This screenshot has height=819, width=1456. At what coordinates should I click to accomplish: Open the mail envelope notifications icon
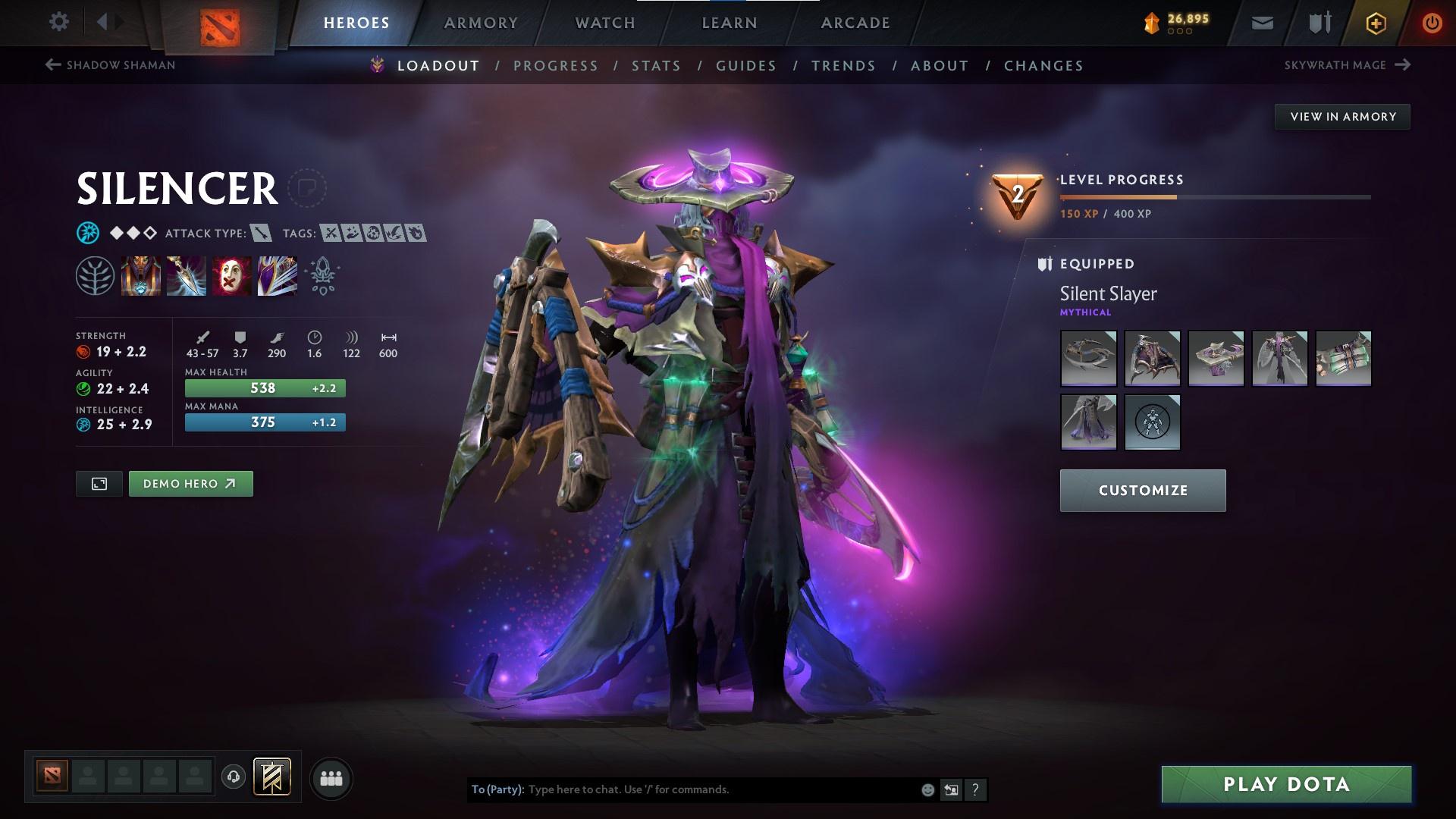[x=1262, y=22]
